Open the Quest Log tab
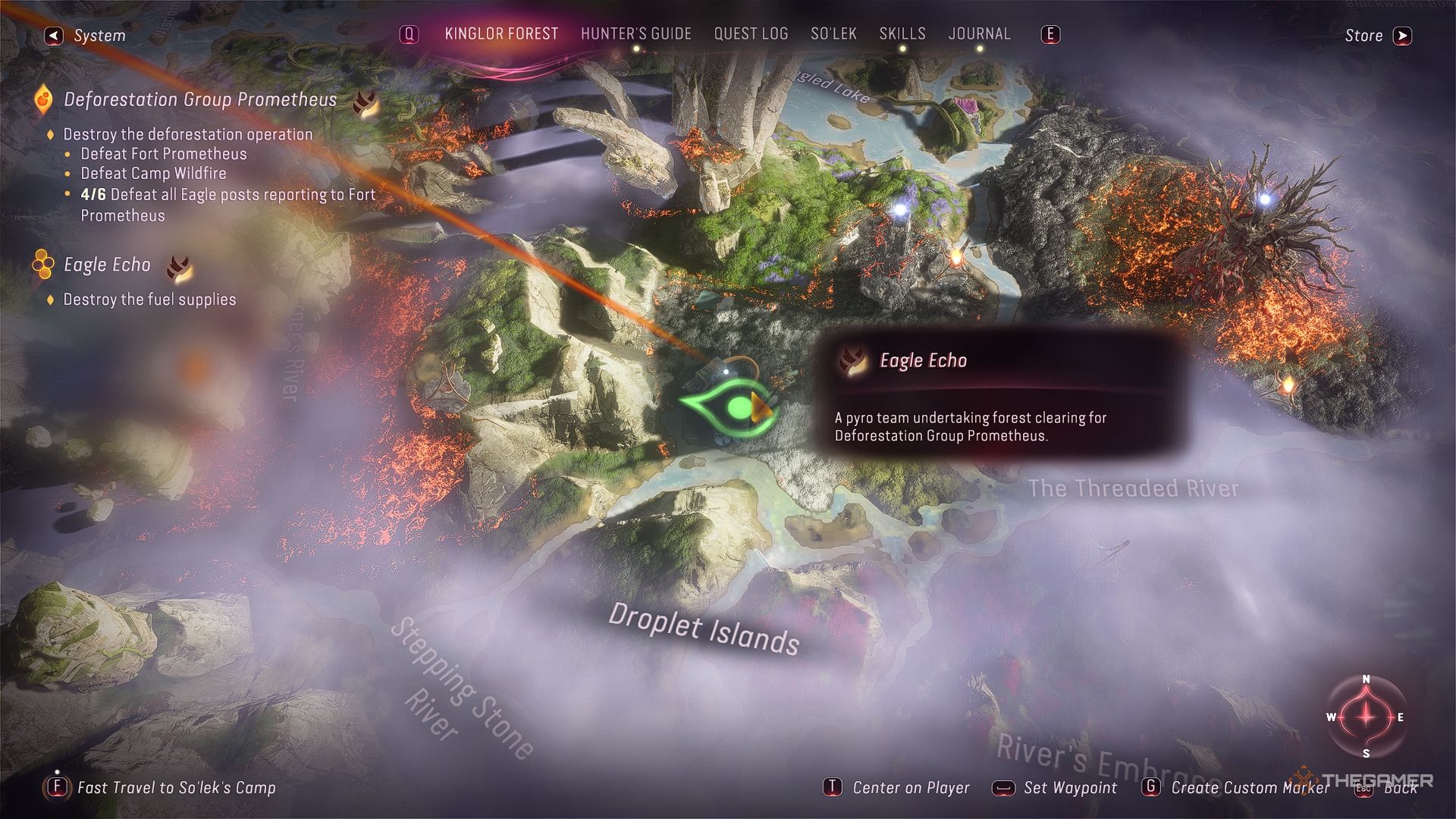Image resolution: width=1456 pixels, height=819 pixels. 751,34
